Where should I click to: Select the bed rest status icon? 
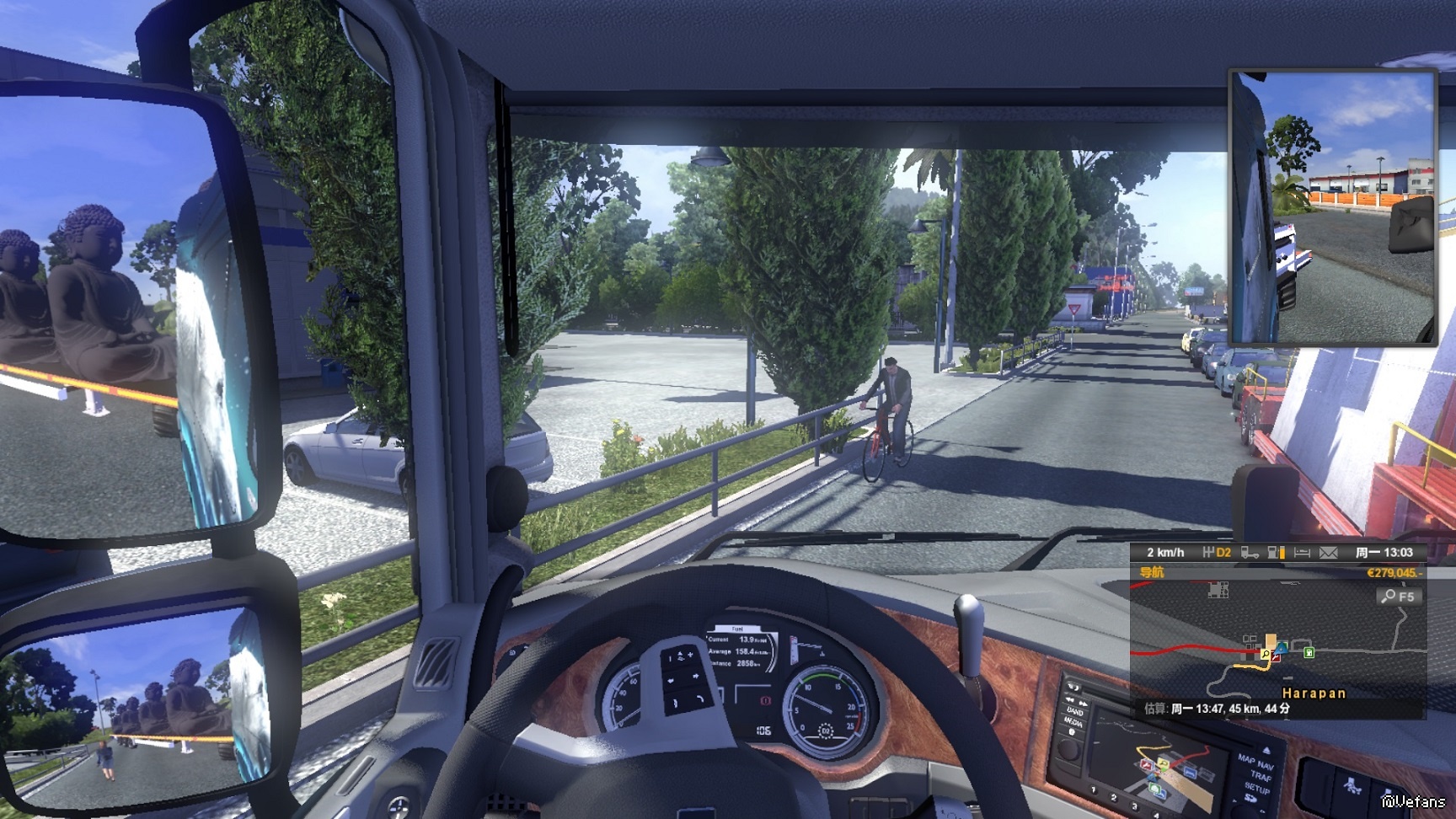point(1302,553)
